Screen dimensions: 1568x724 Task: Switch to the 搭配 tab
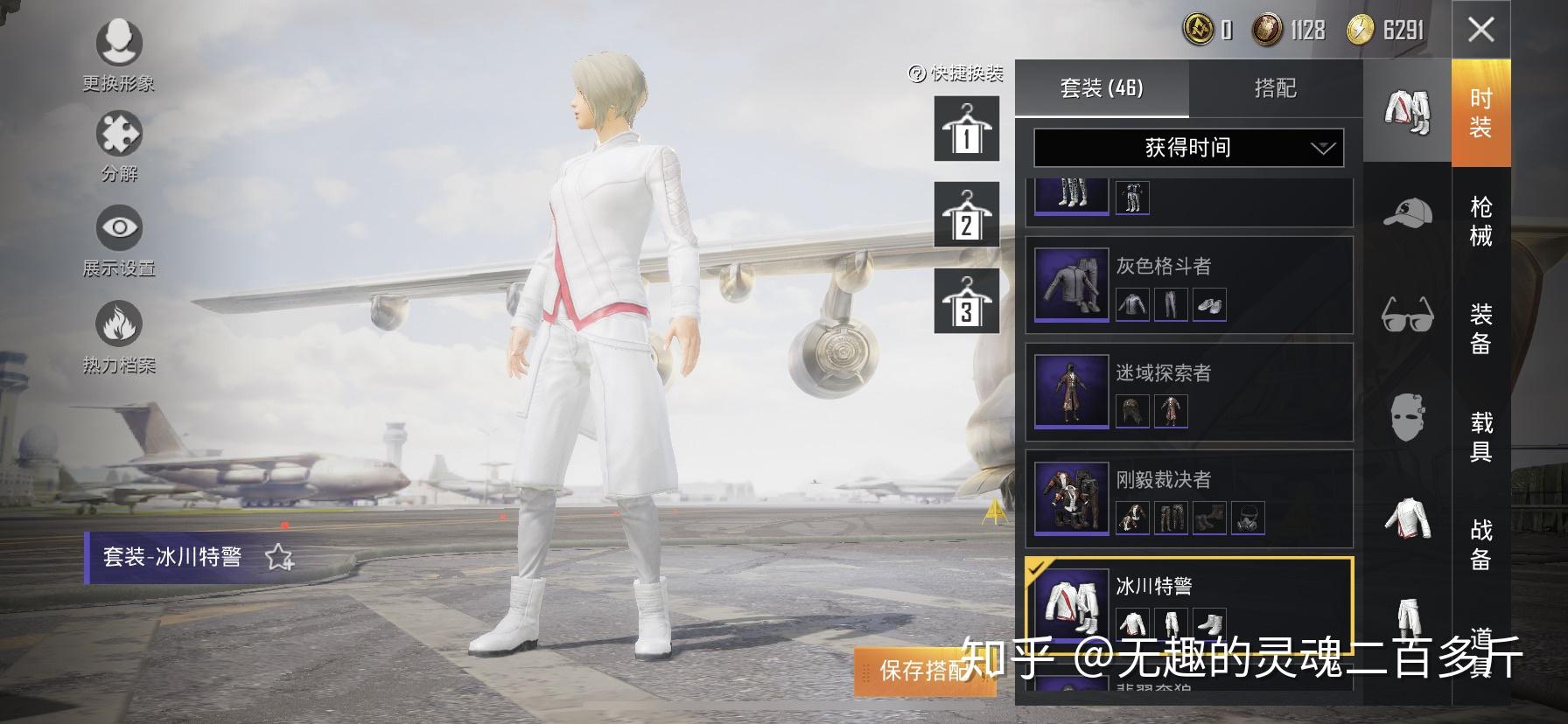coord(1277,89)
